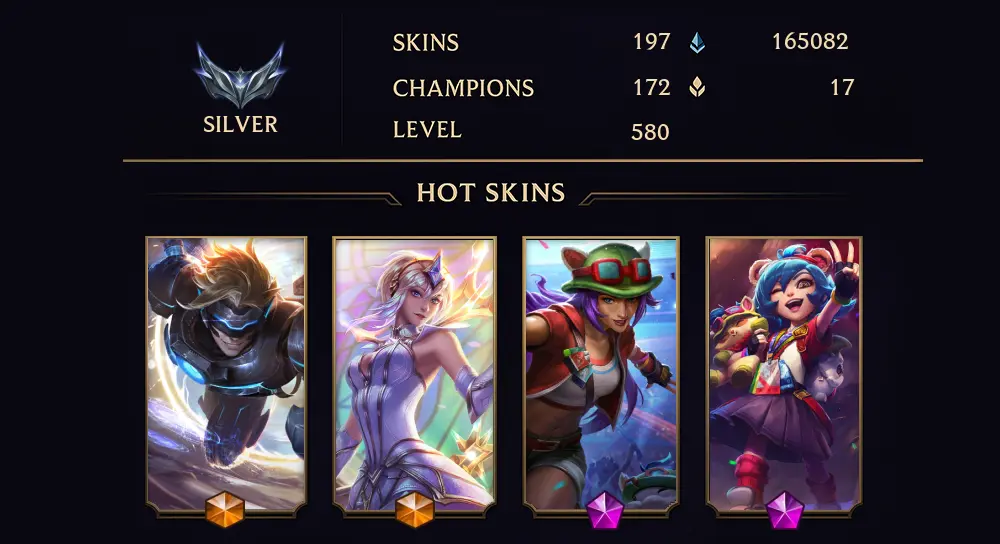1000x544 pixels.
Task: View the green-hat purple-haired skin card
Action: [x=601, y=372]
